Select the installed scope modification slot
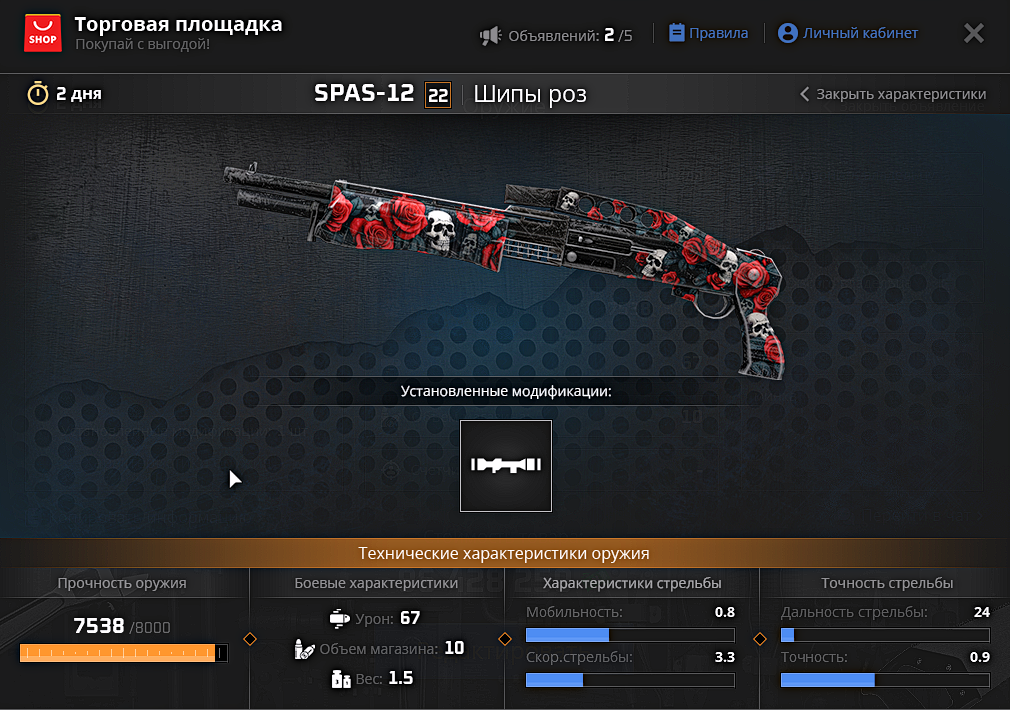The width and height of the screenshot is (1010, 710). pyautogui.click(x=506, y=466)
